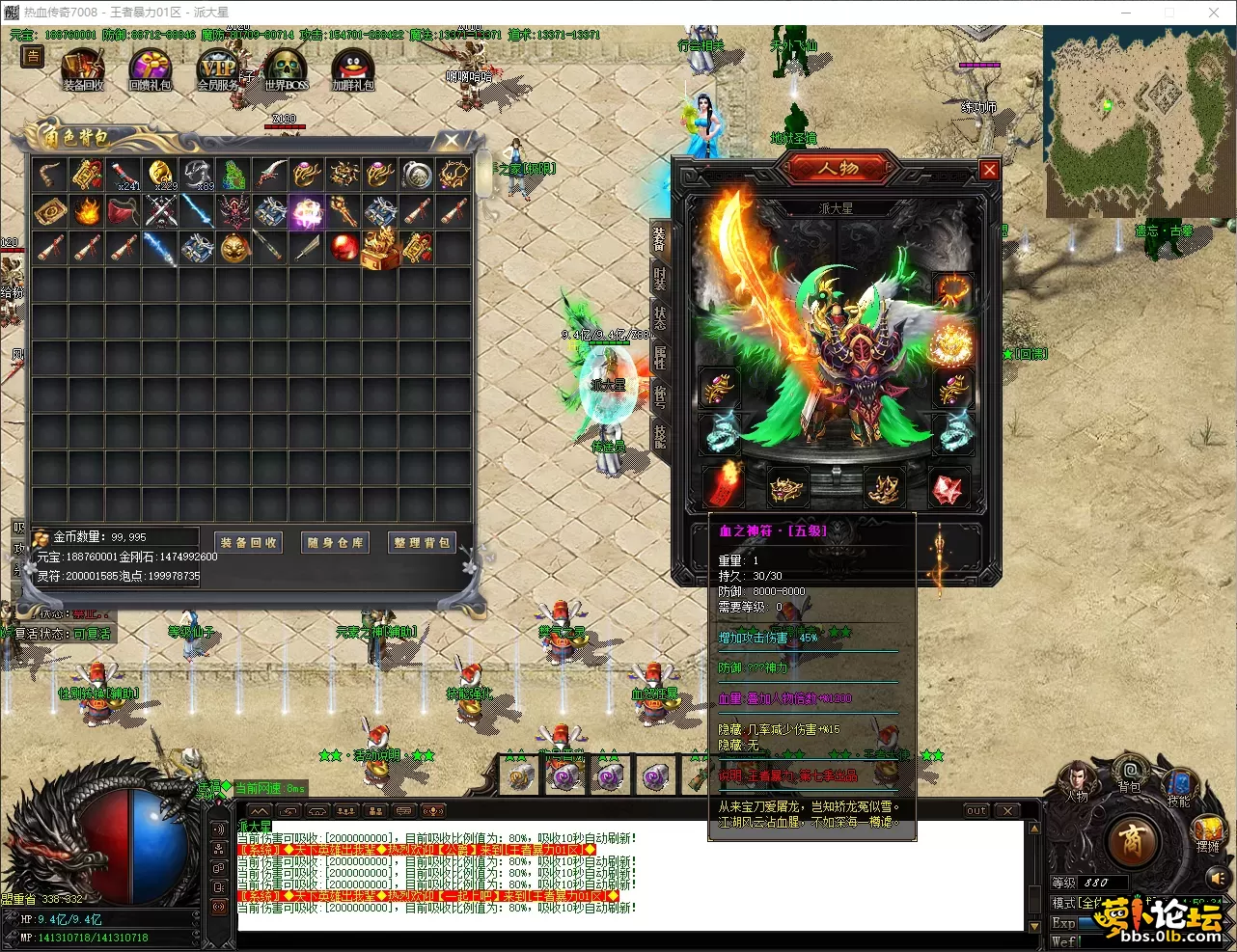Switch to the 时装 fashion tab
This screenshot has width=1237, height=952.
point(660,279)
